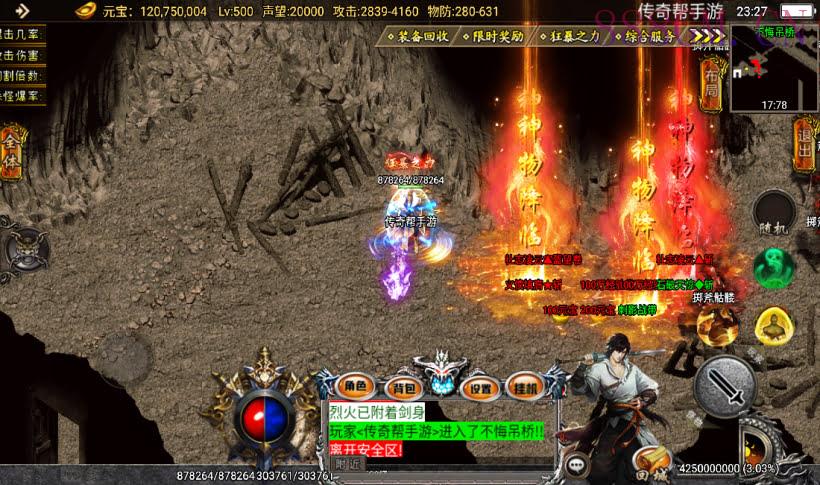Attack with the sword button

(726, 386)
